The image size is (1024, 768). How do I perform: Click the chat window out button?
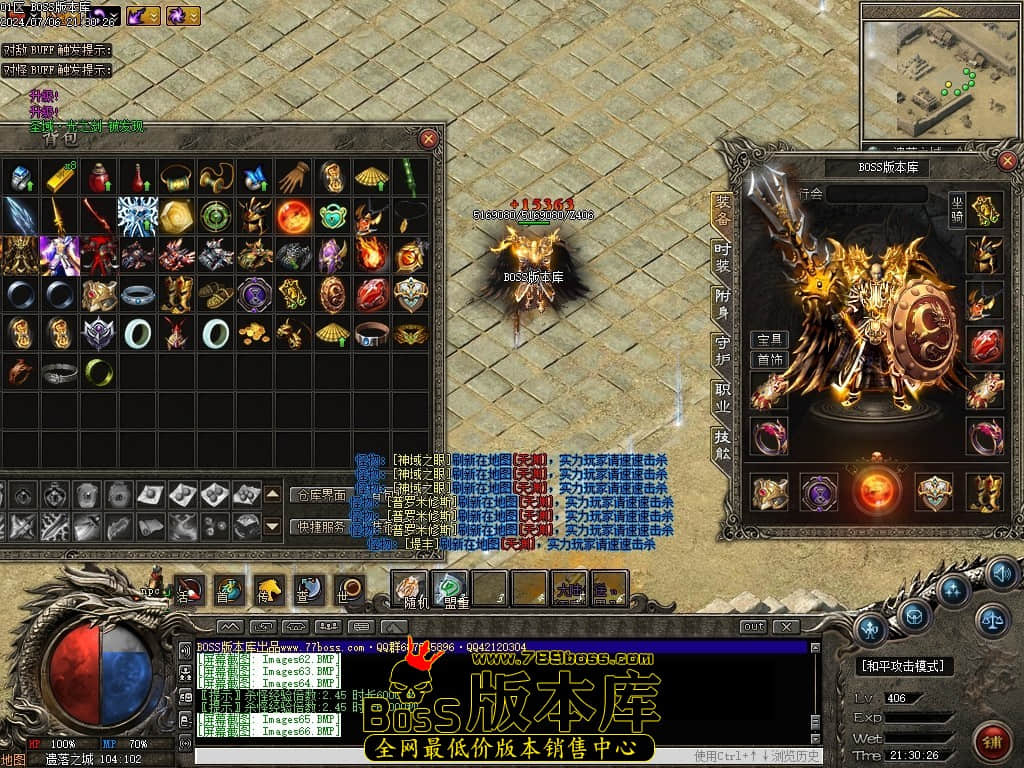753,627
